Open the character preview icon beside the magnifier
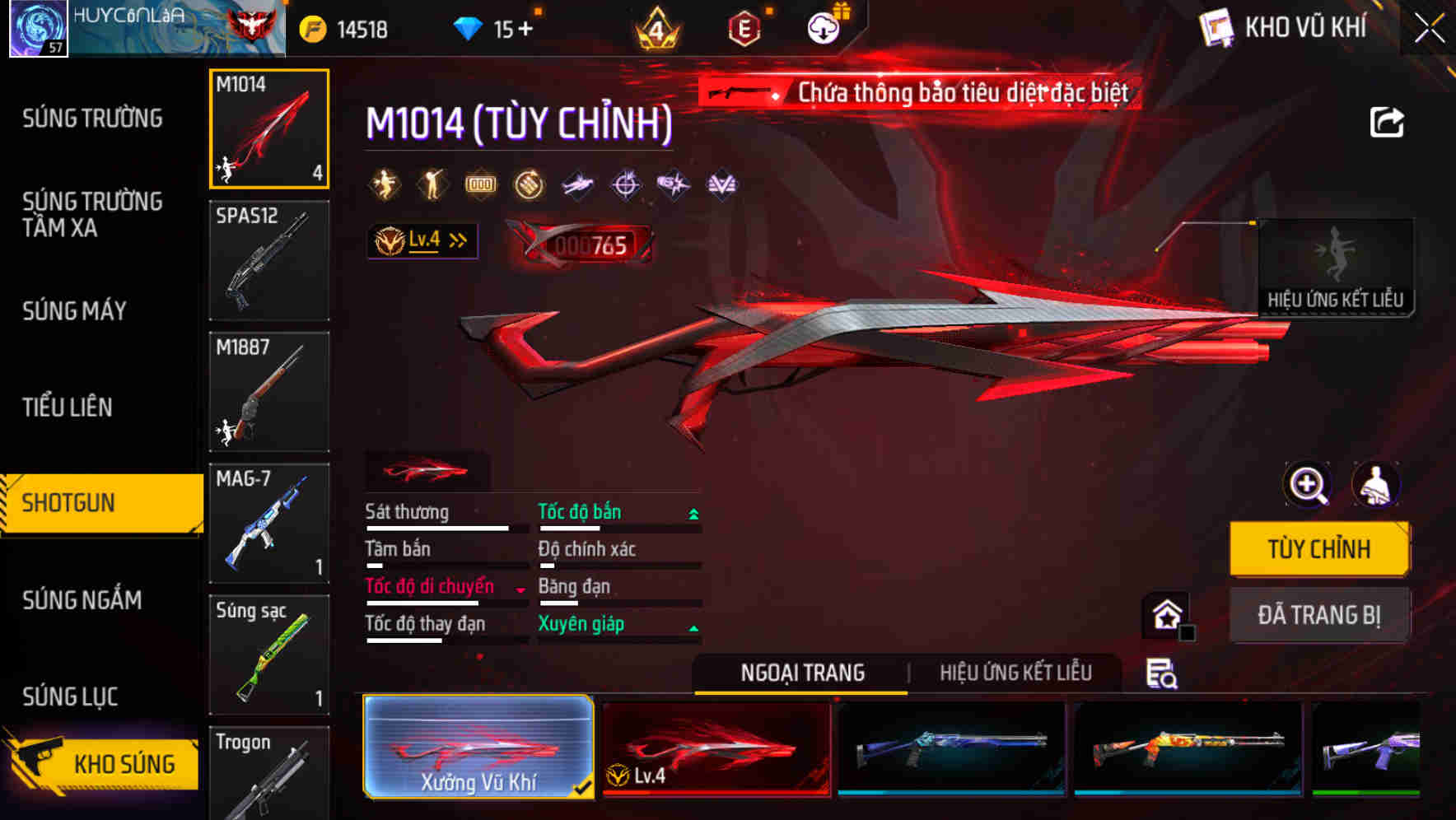Viewport: 1456px width, 820px height. 1378,485
